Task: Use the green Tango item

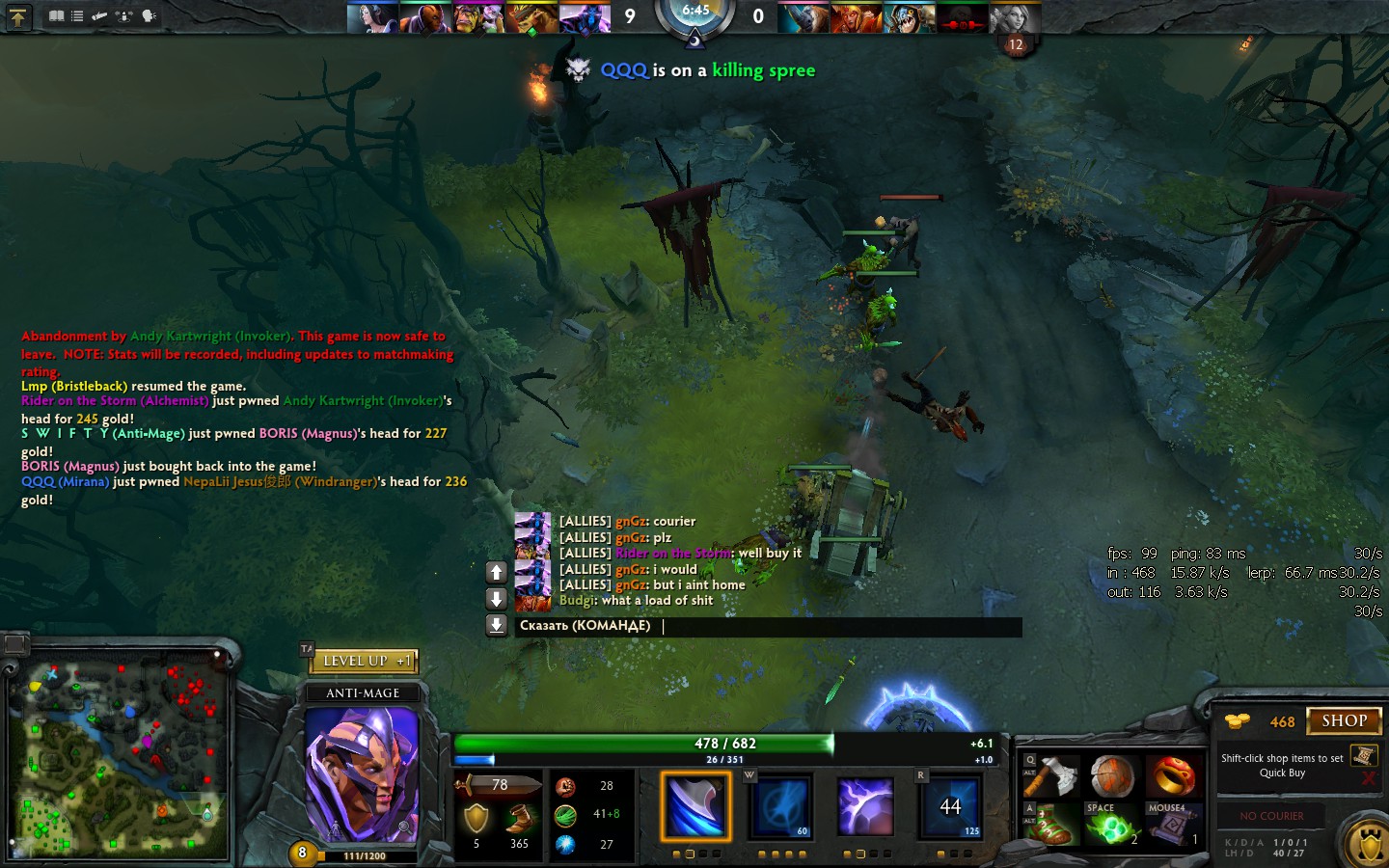Action: (x=1112, y=827)
